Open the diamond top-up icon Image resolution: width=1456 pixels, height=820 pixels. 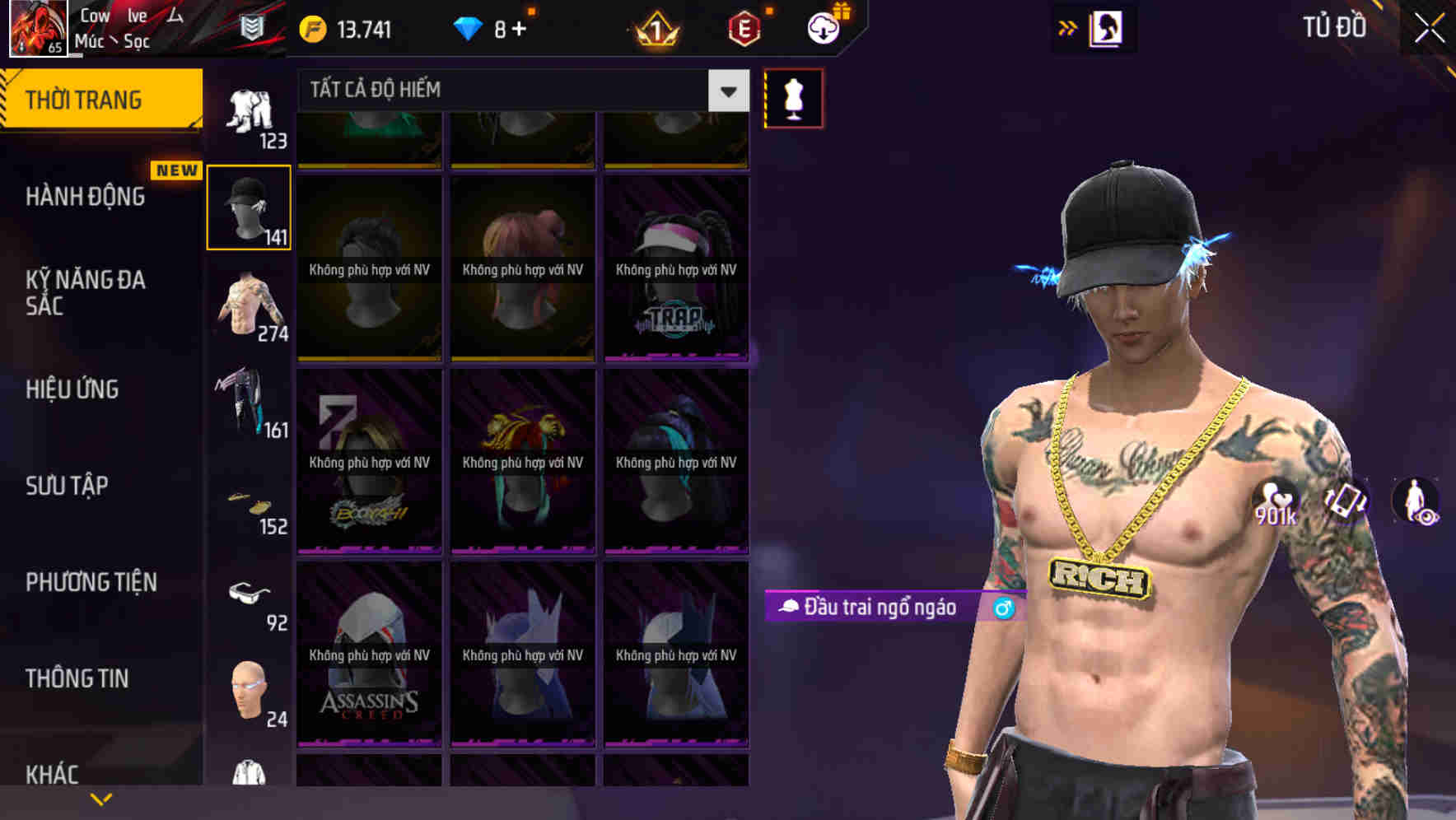click(x=469, y=28)
